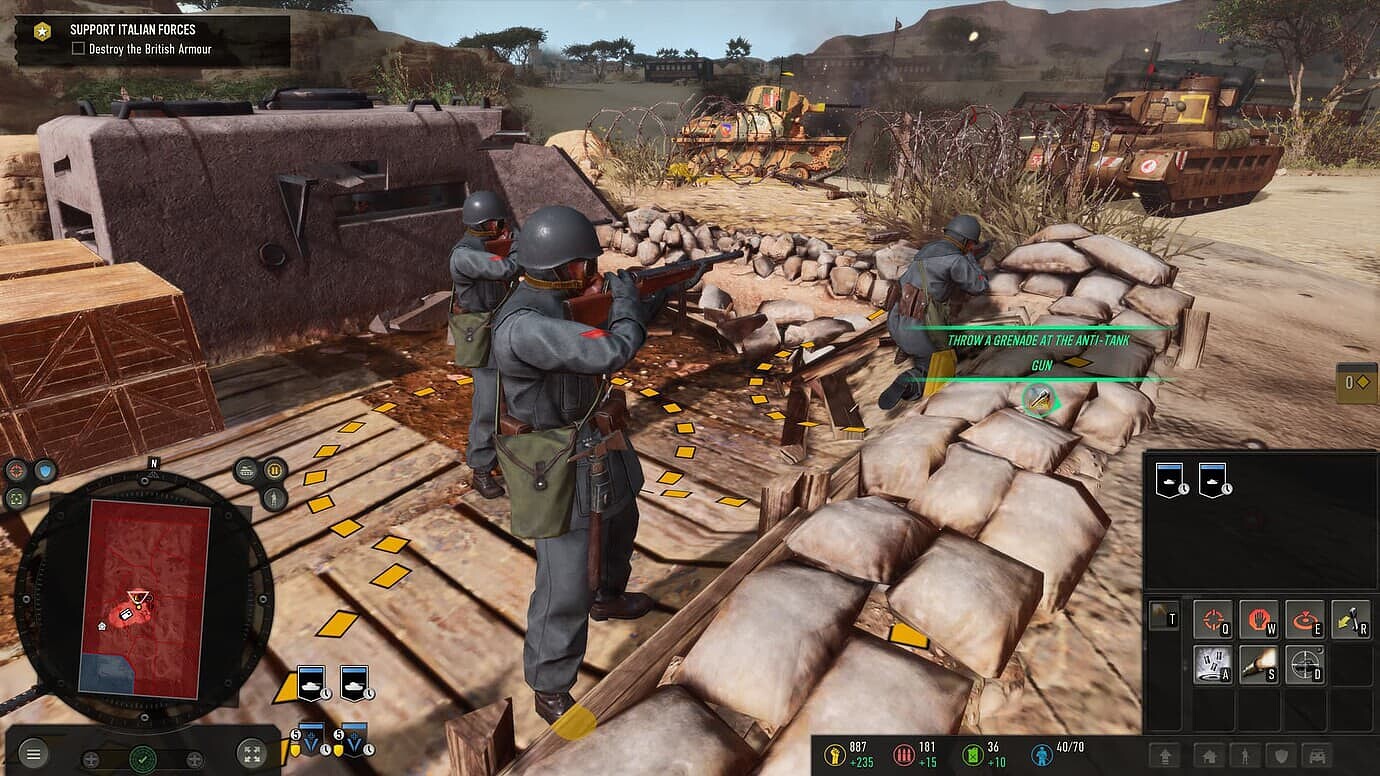Select the infantry soldier icon near the minimap
Image resolution: width=1380 pixels, height=776 pixels.
(275, 498)
